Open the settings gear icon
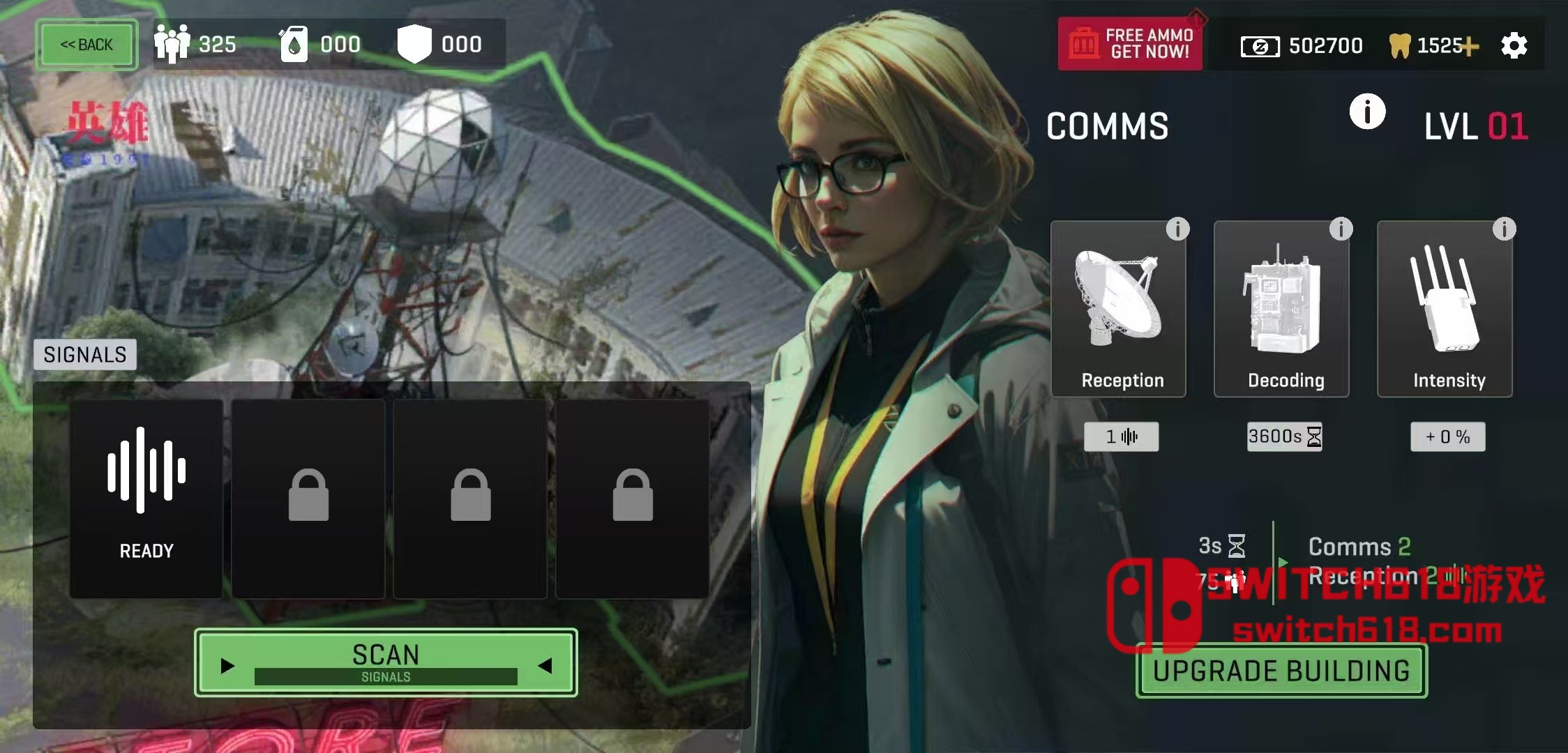1568x753 pixels. pos(1514,46)
